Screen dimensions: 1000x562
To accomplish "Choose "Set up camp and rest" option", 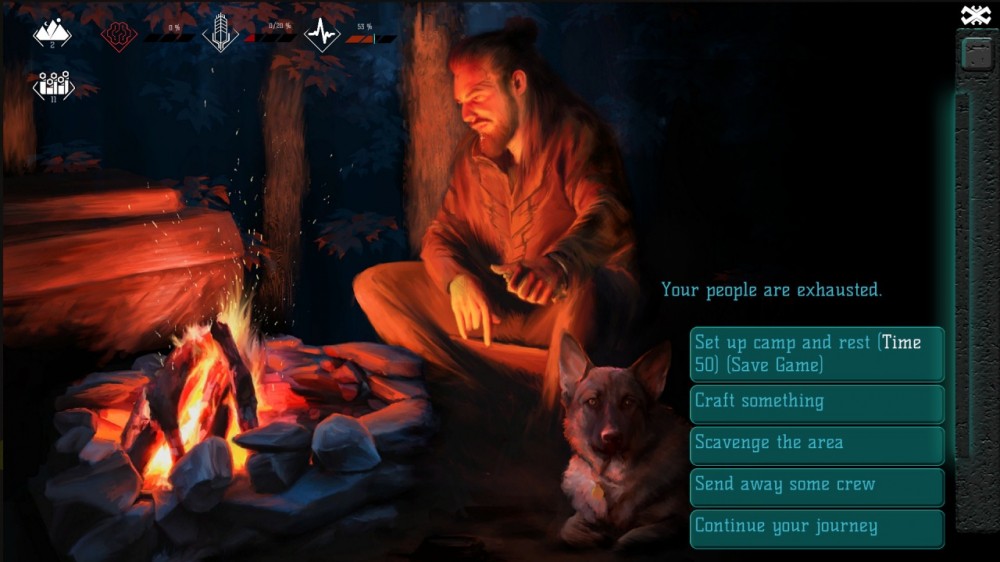I will (x=816, y=354).
